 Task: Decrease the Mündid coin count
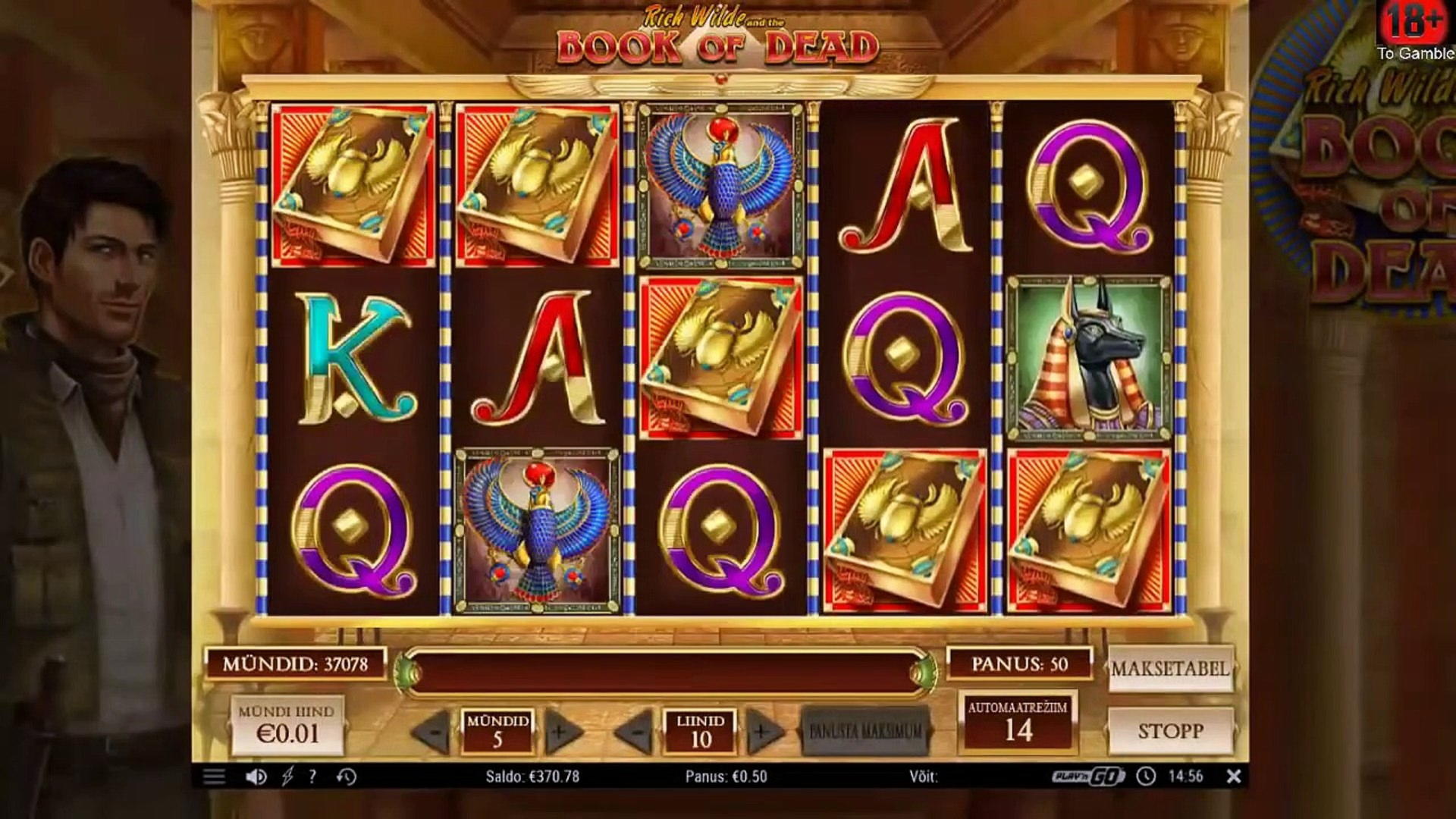click(435, 732)
